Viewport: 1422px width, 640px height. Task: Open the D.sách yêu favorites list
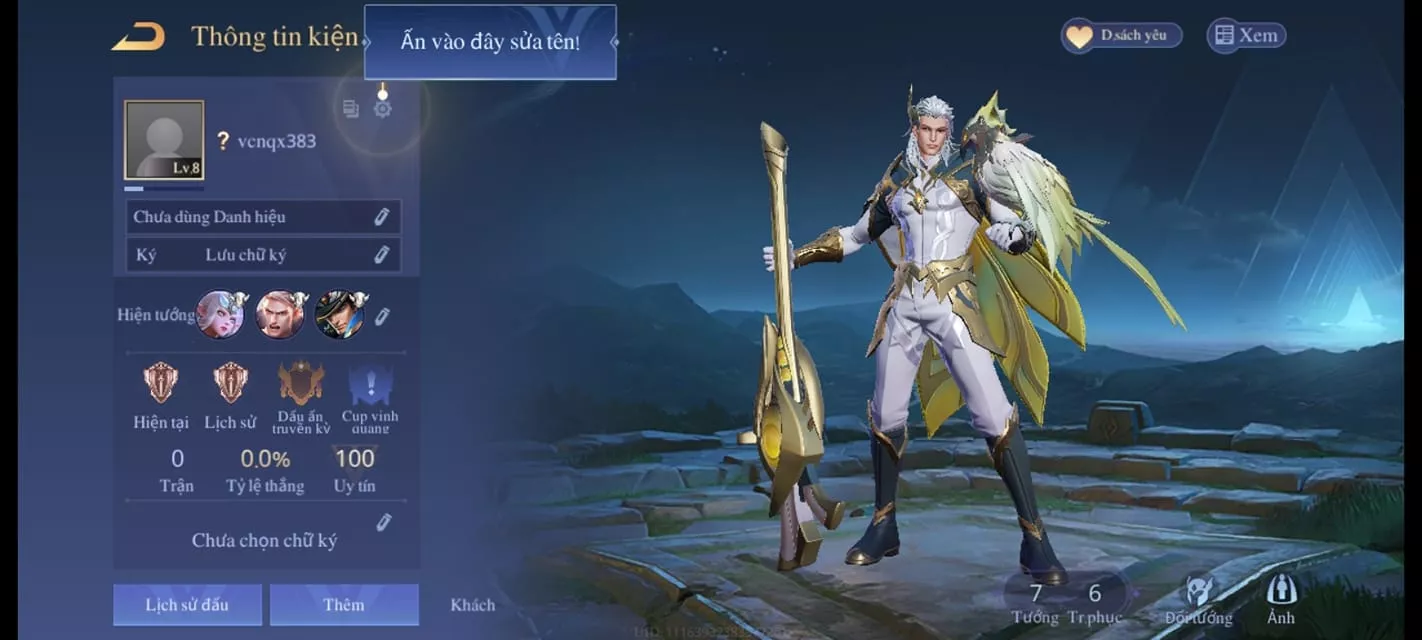[x=1121, y=36]
